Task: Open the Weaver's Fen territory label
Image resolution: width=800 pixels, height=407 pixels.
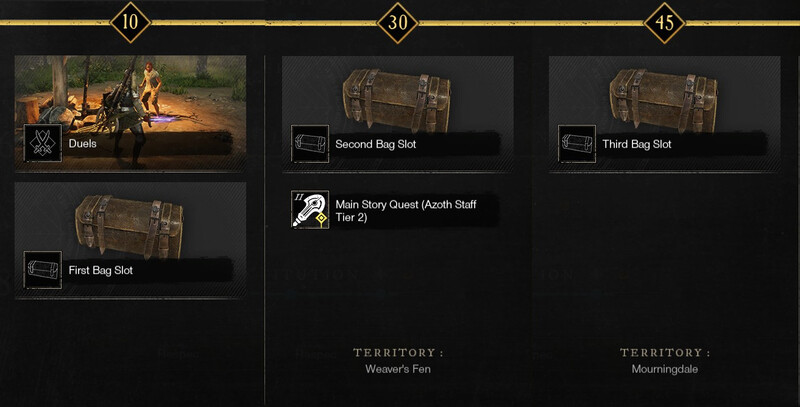Action: coord(398,369)
